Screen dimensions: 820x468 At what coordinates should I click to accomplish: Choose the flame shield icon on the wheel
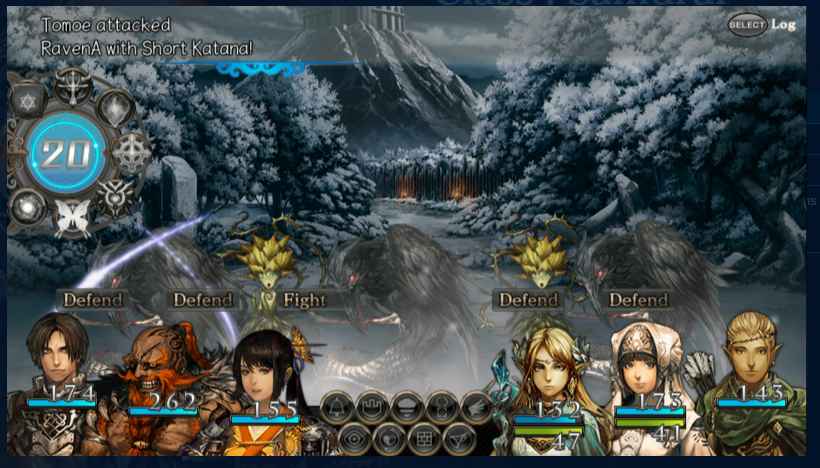click(116, 107)
